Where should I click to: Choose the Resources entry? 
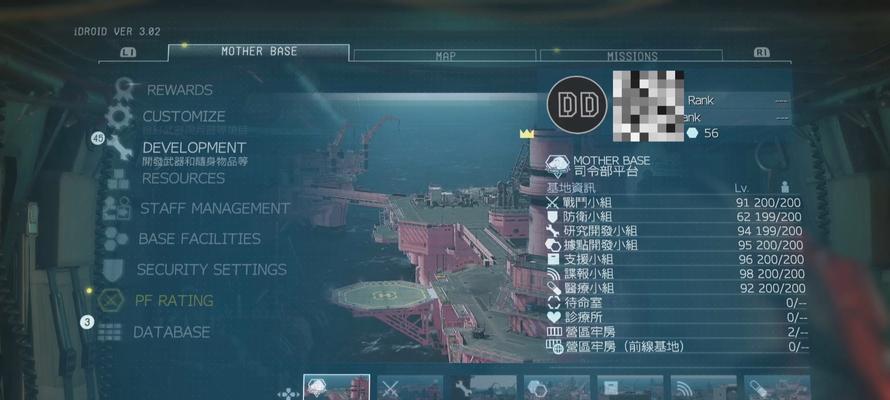coord(183,178)
